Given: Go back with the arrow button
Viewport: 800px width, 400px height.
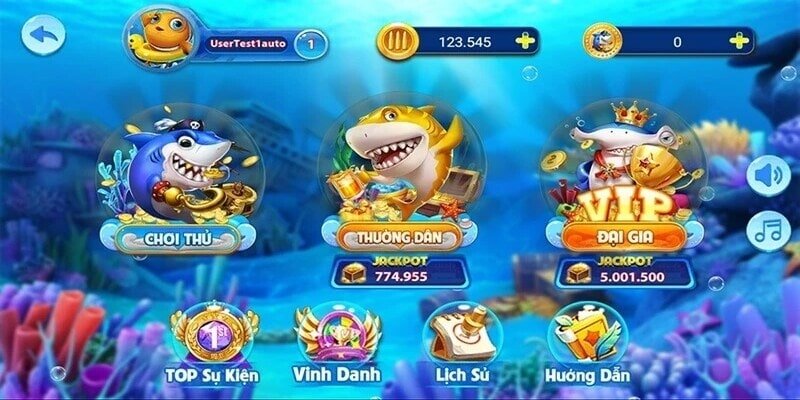Looking at the screenshot, I should point(43,35).
